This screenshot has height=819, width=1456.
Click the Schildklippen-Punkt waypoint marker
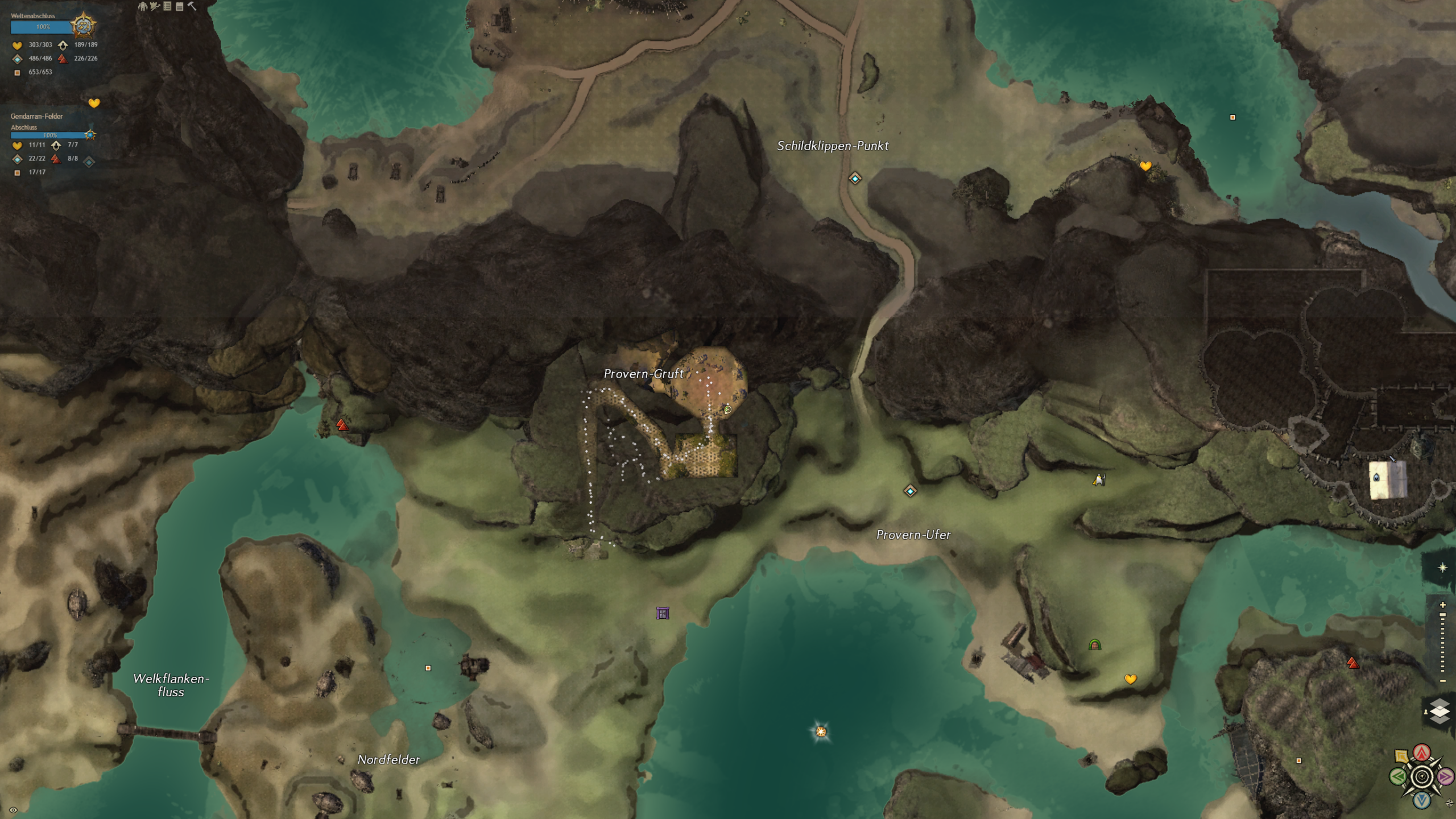pos(855,179)
